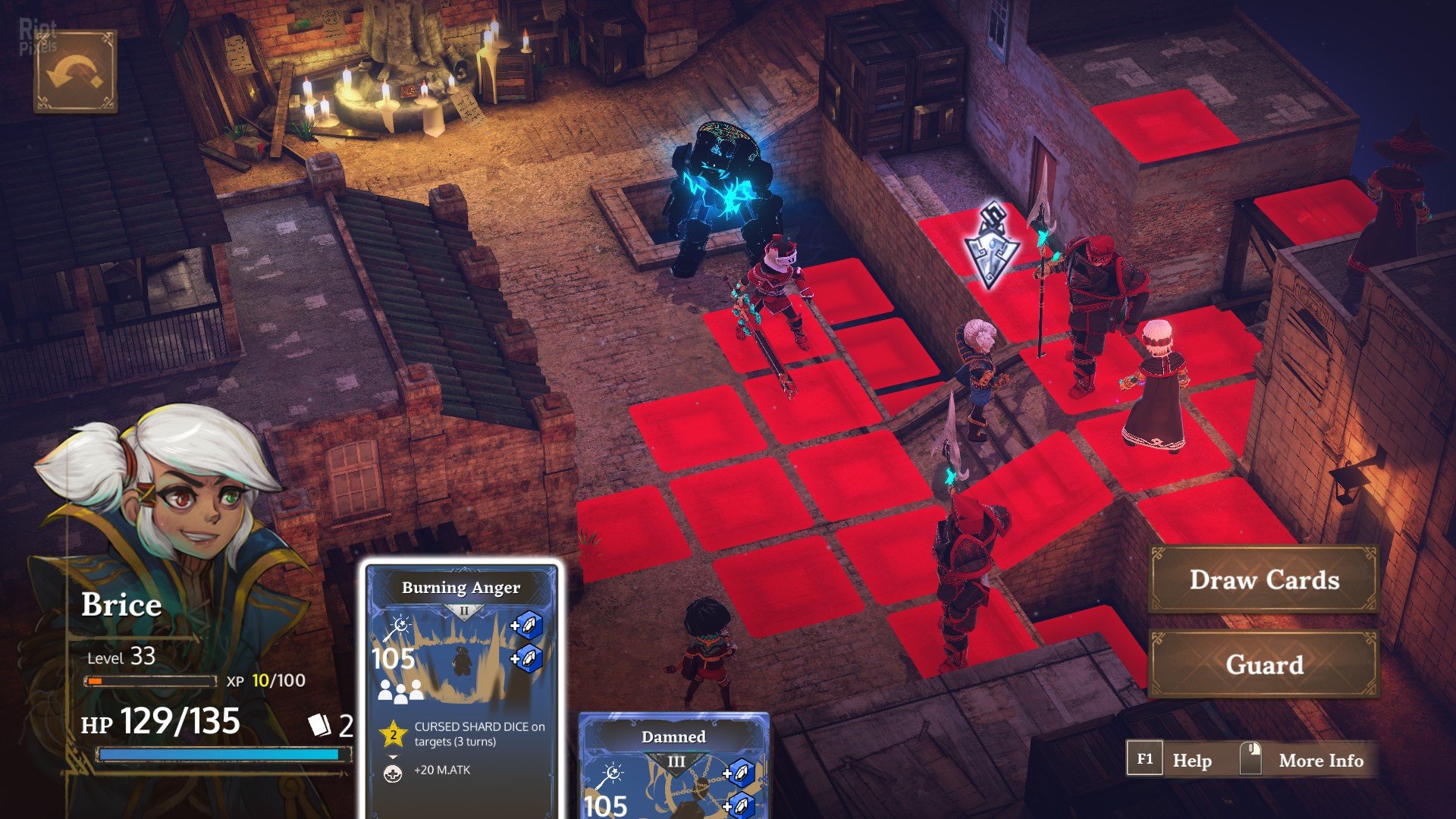Click the Draw Cards button
Image resolution: width=1456 pixels, height=819 pixels.
1263,580
